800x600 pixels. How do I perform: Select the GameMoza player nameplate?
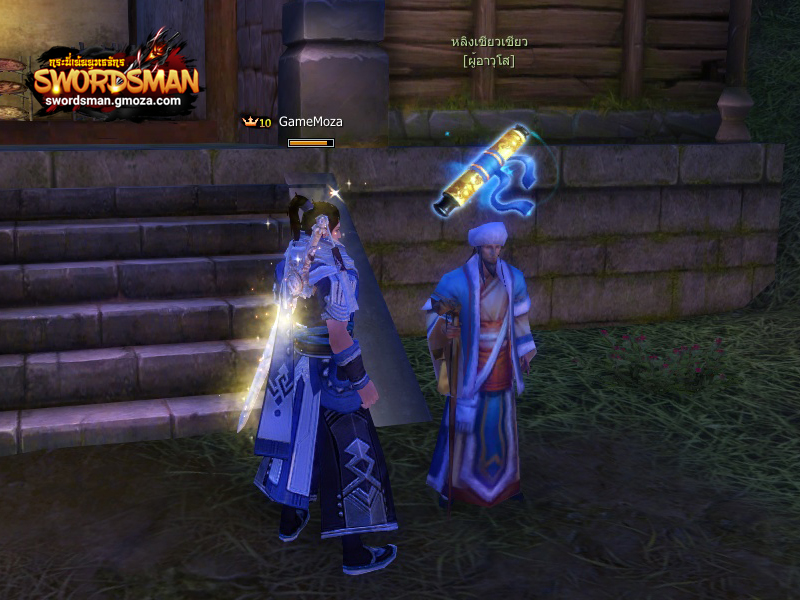[x=310, y=122]
